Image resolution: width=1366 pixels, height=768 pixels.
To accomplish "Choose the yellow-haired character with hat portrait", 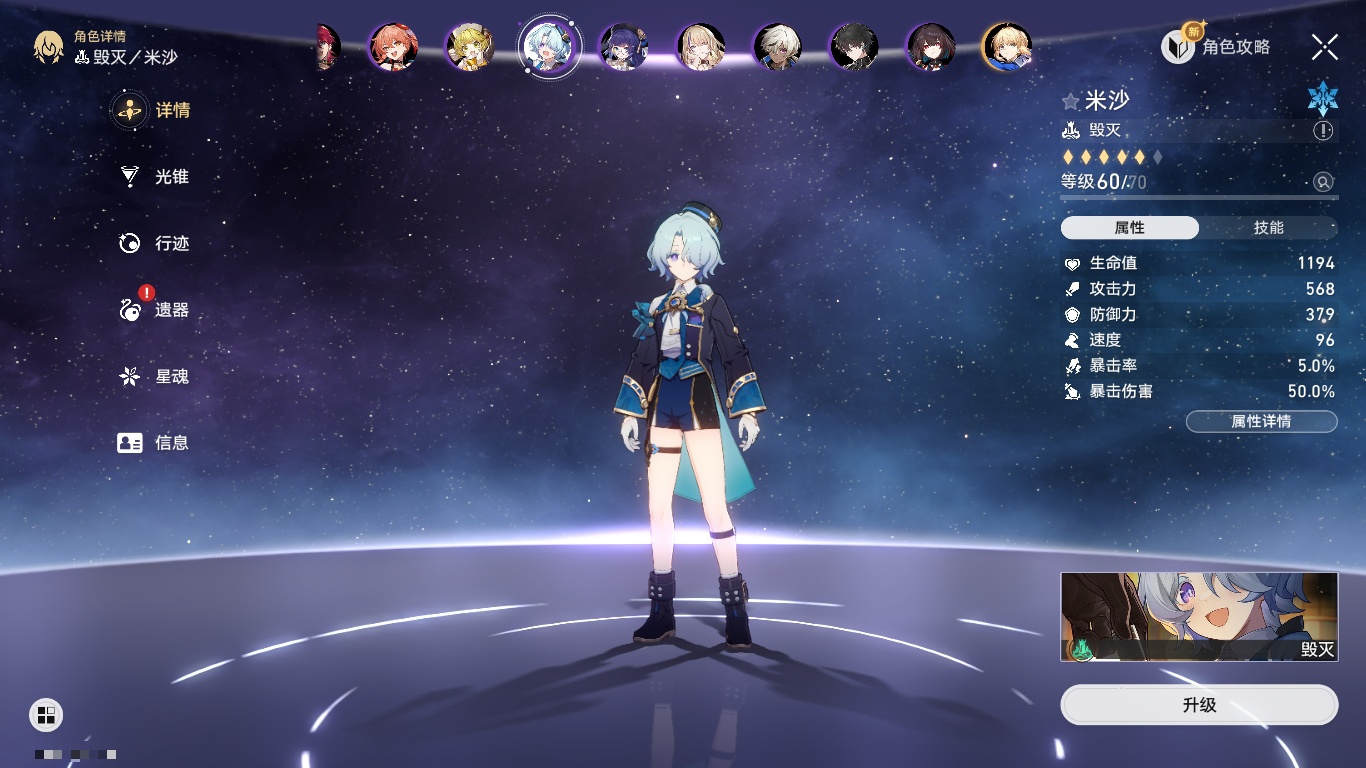I will click(x=469, y=47).
